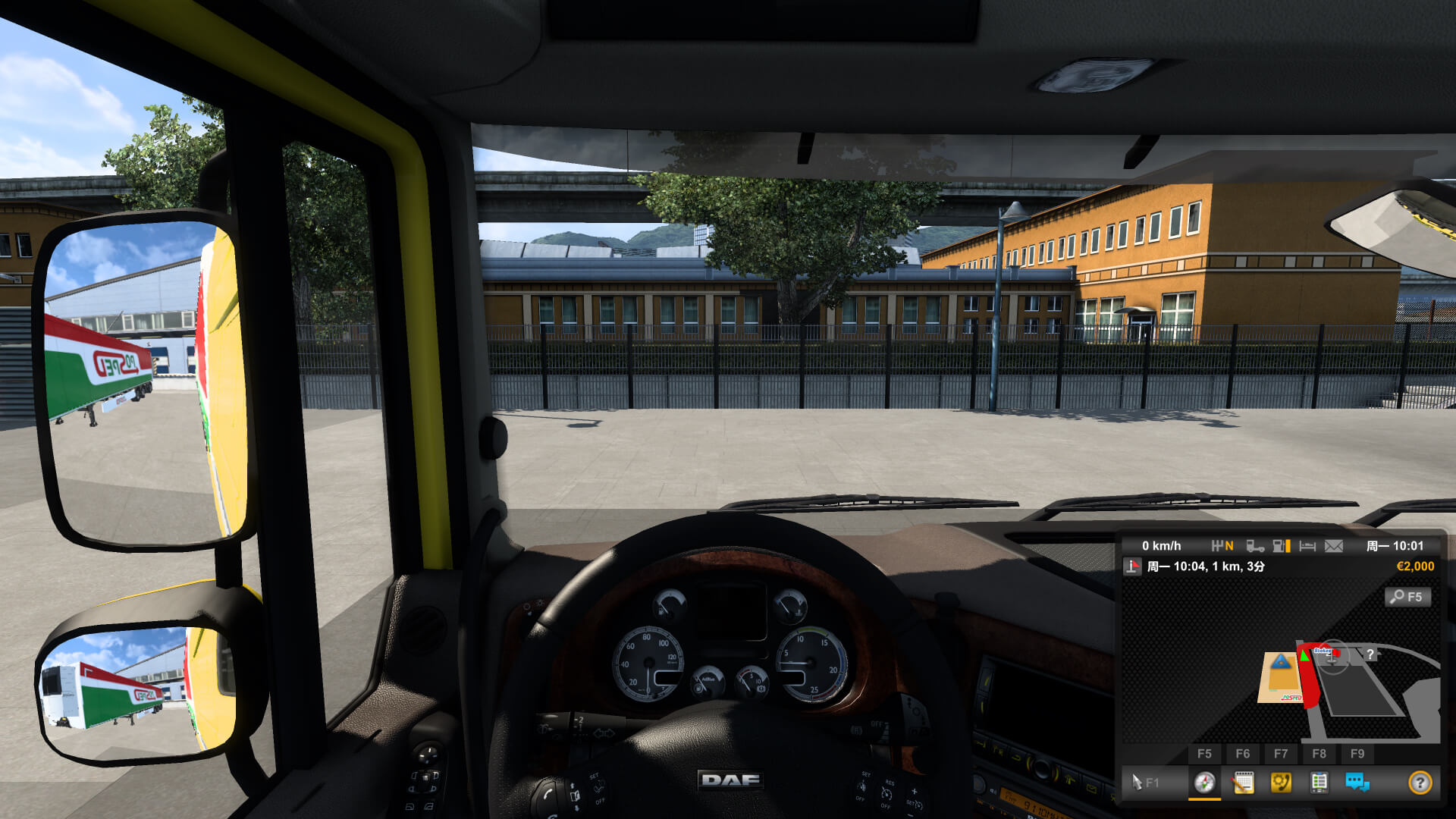The width and height of the screenshot is (1456, 819).
Task: Click the red delivery flag icon
Action: pos(1132,565)
